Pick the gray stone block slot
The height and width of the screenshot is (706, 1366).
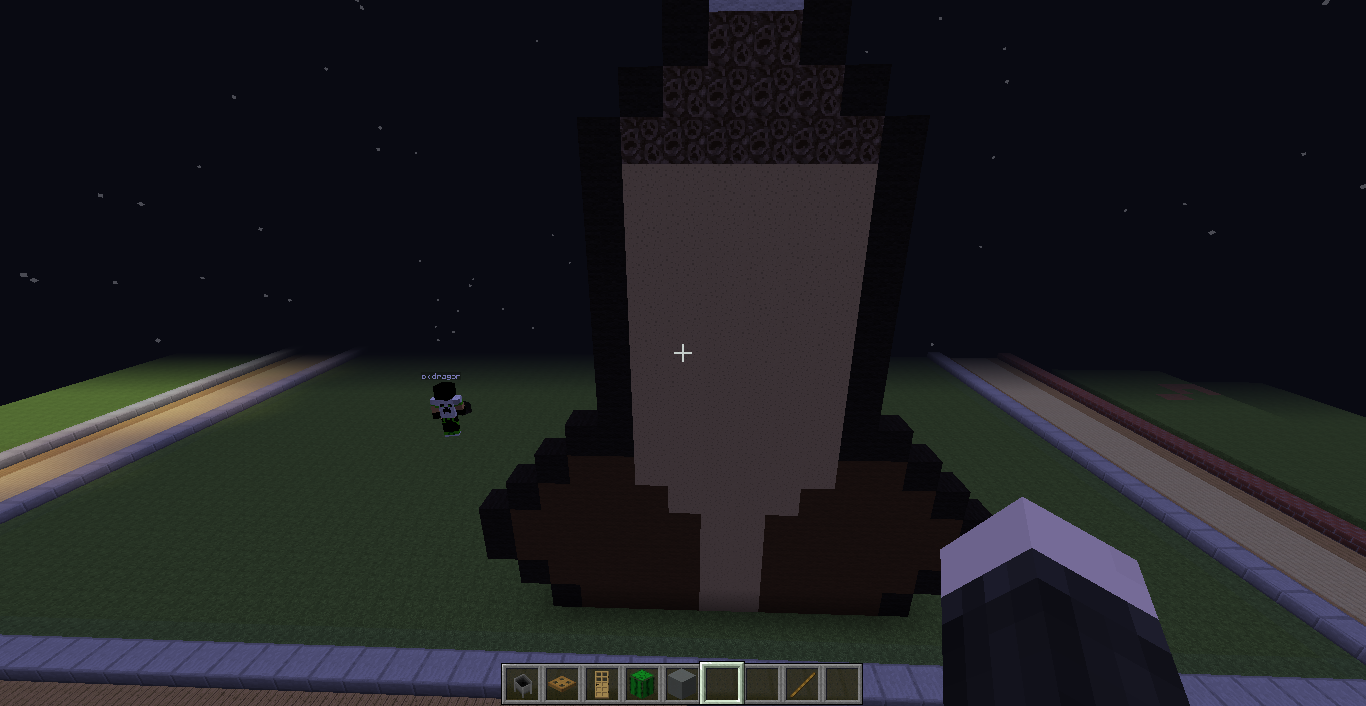tap(682, 685)
